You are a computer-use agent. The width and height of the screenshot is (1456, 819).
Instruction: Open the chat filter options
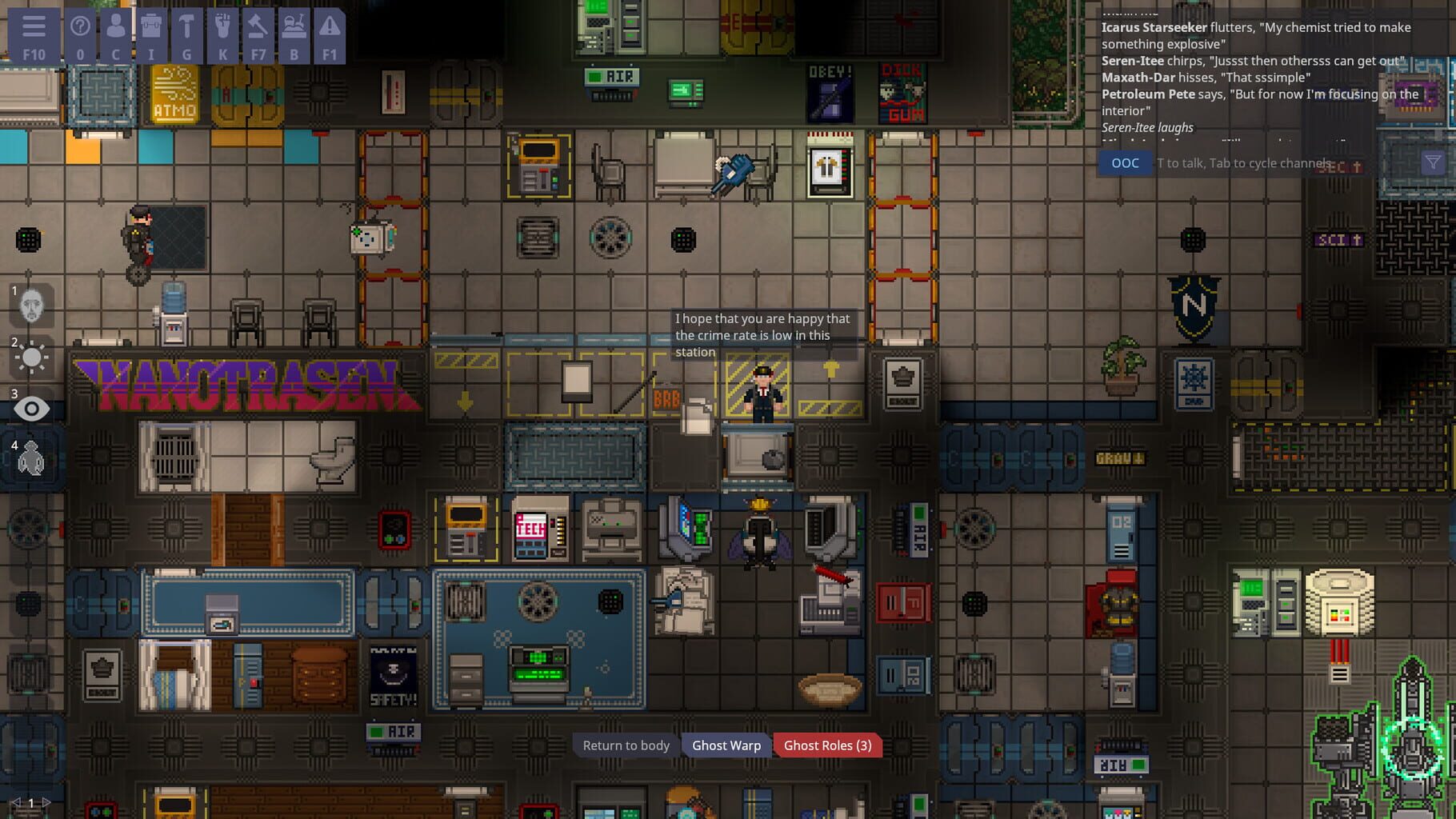click(1430, 162)
